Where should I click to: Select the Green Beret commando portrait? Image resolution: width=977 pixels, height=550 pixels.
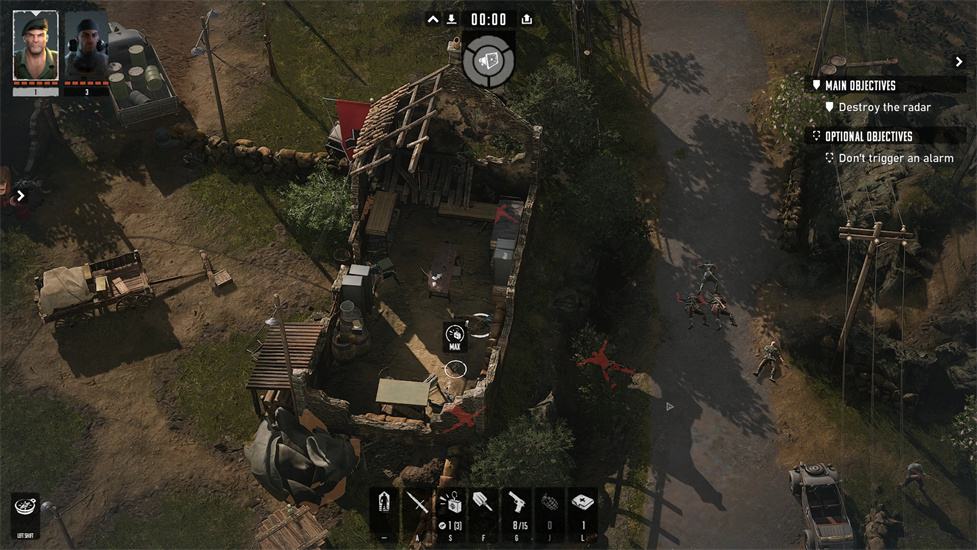pyautogui.click(x=35, y=46)
